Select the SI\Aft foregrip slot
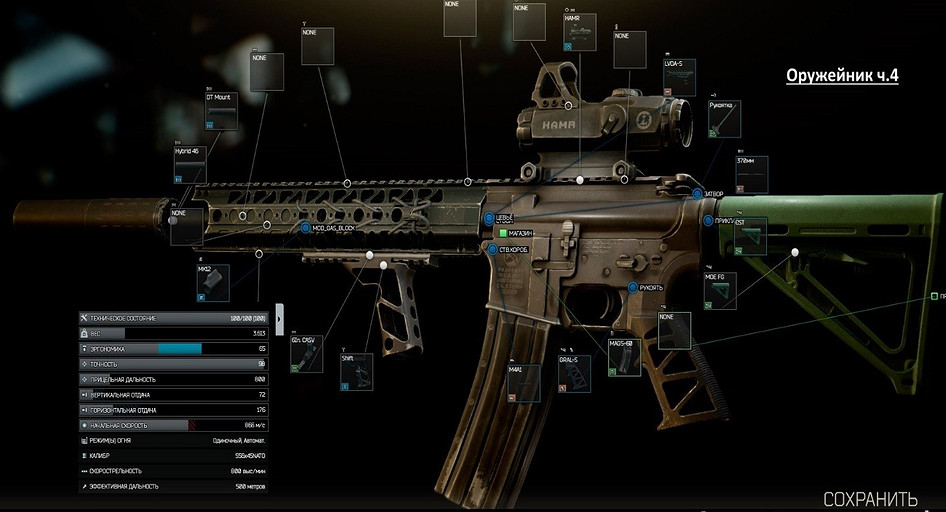The width and height of the screenshot is (946, 512). pyautogui.click(x=357, y=372)
